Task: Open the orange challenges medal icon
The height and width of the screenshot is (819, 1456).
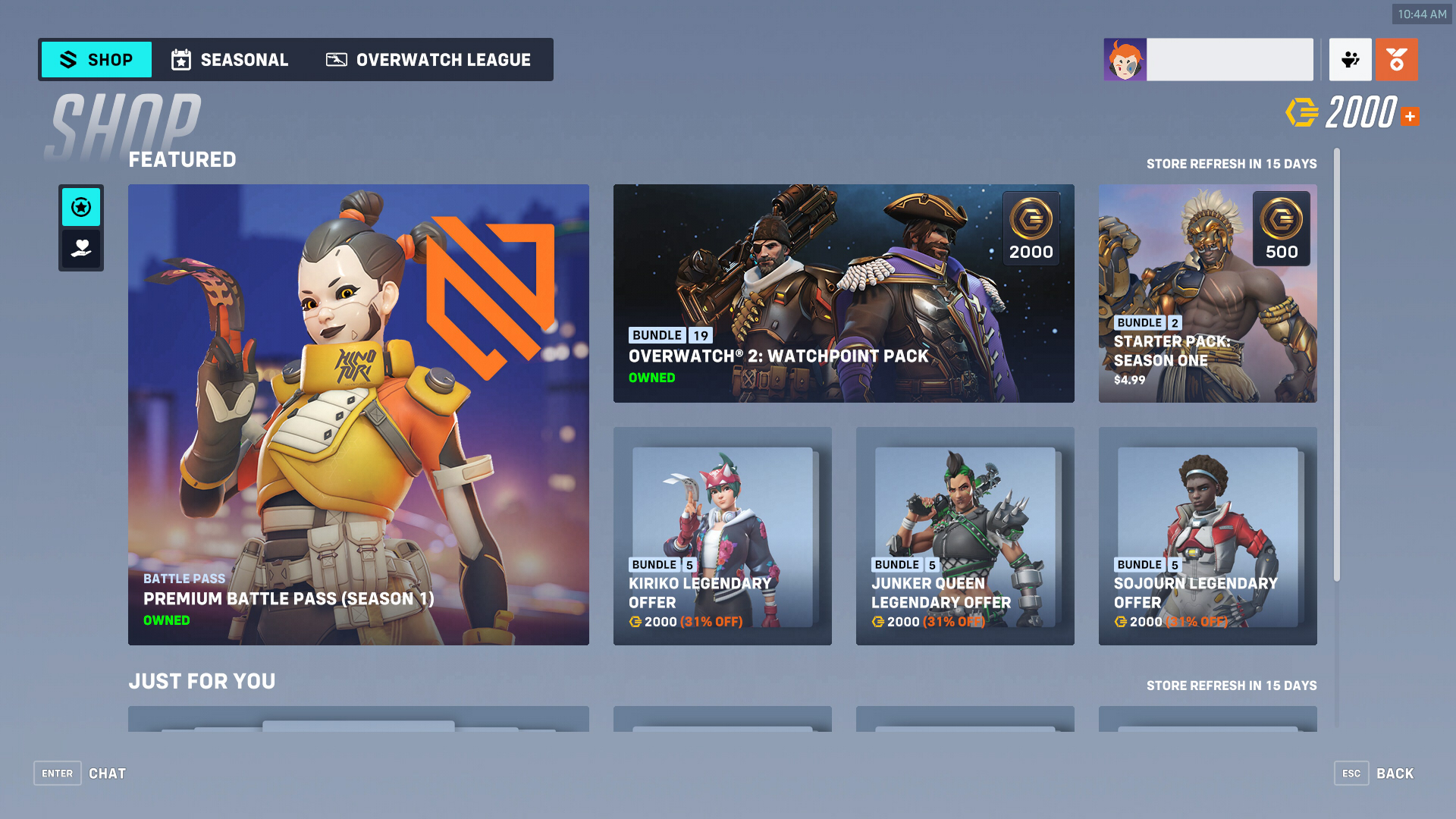Action: [x=1397, y=59]
